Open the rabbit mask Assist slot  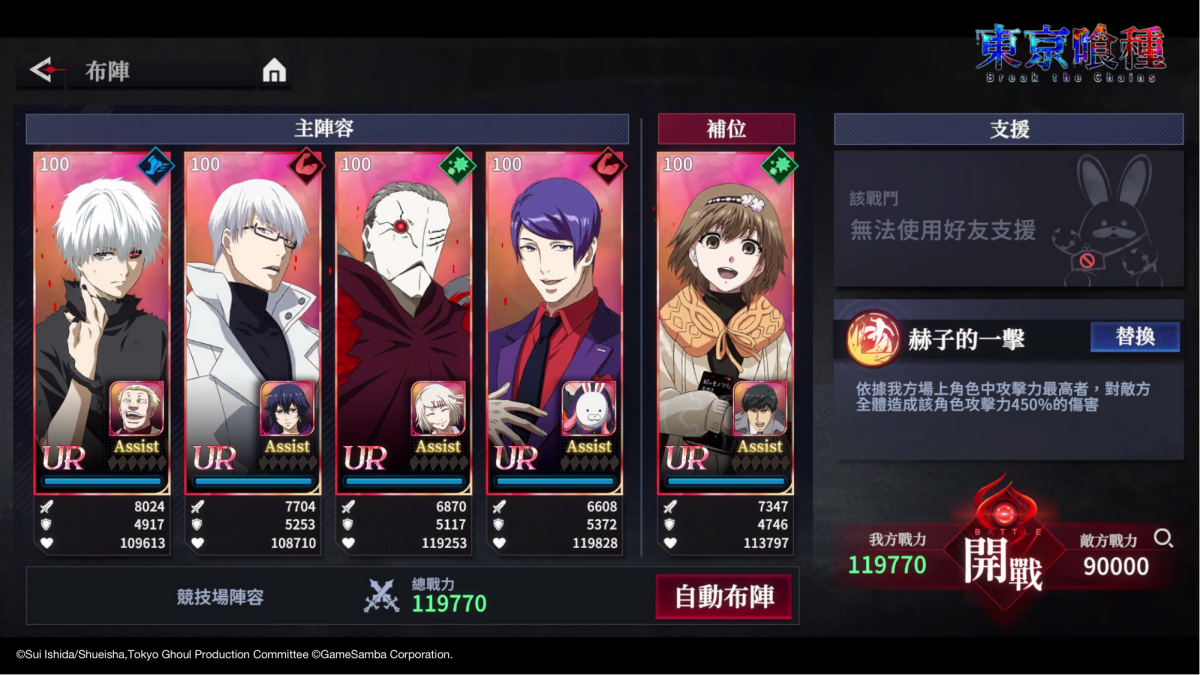point(589,408)
